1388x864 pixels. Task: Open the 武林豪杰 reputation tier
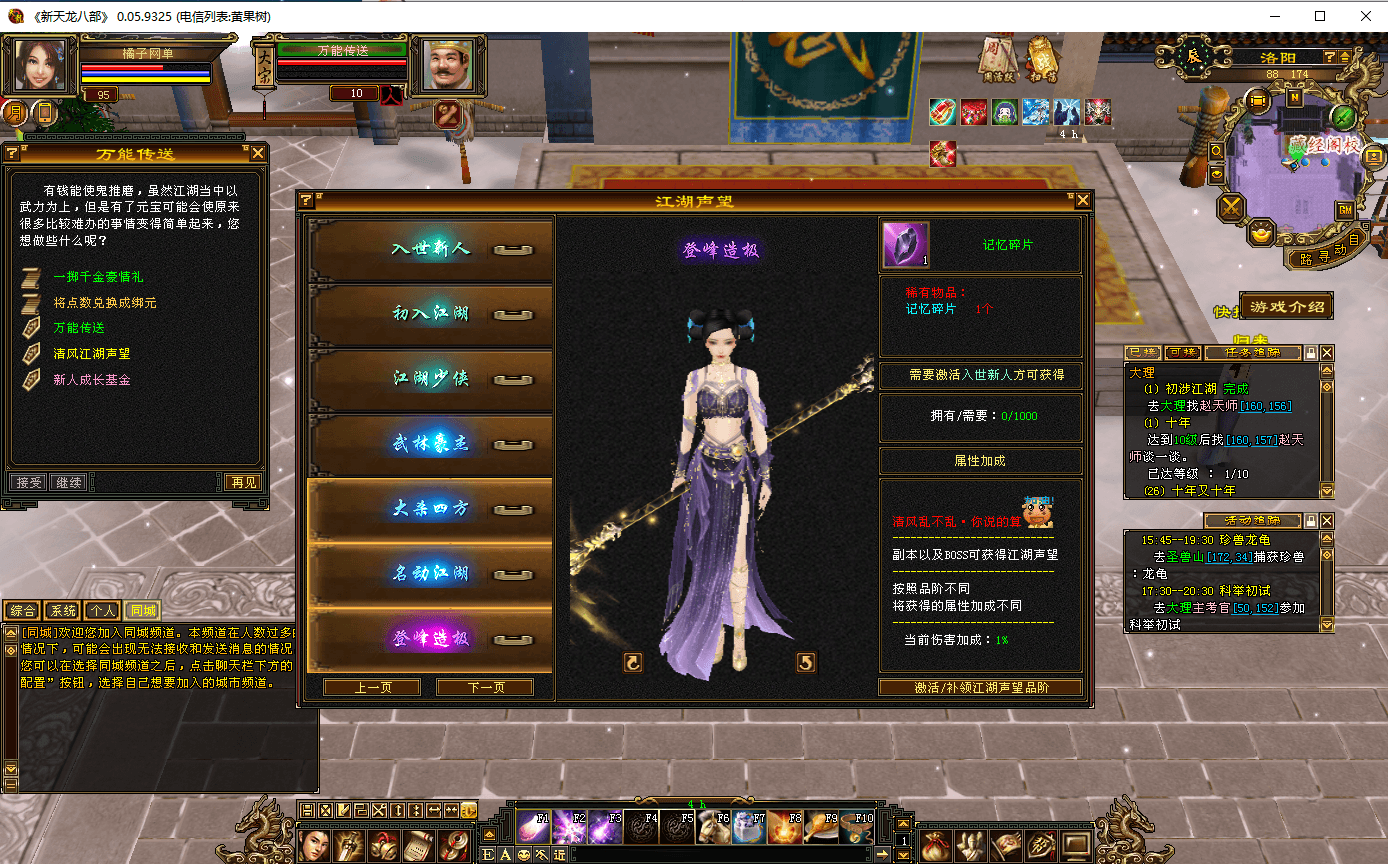(431, 444)
